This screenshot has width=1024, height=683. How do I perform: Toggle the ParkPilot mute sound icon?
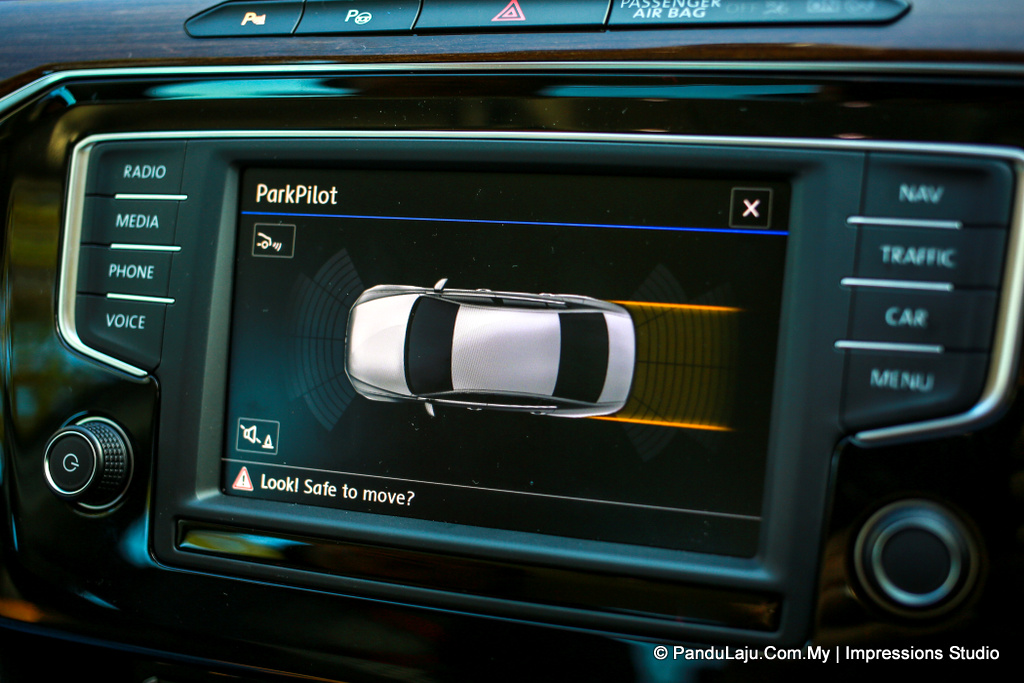click(258, 436)
